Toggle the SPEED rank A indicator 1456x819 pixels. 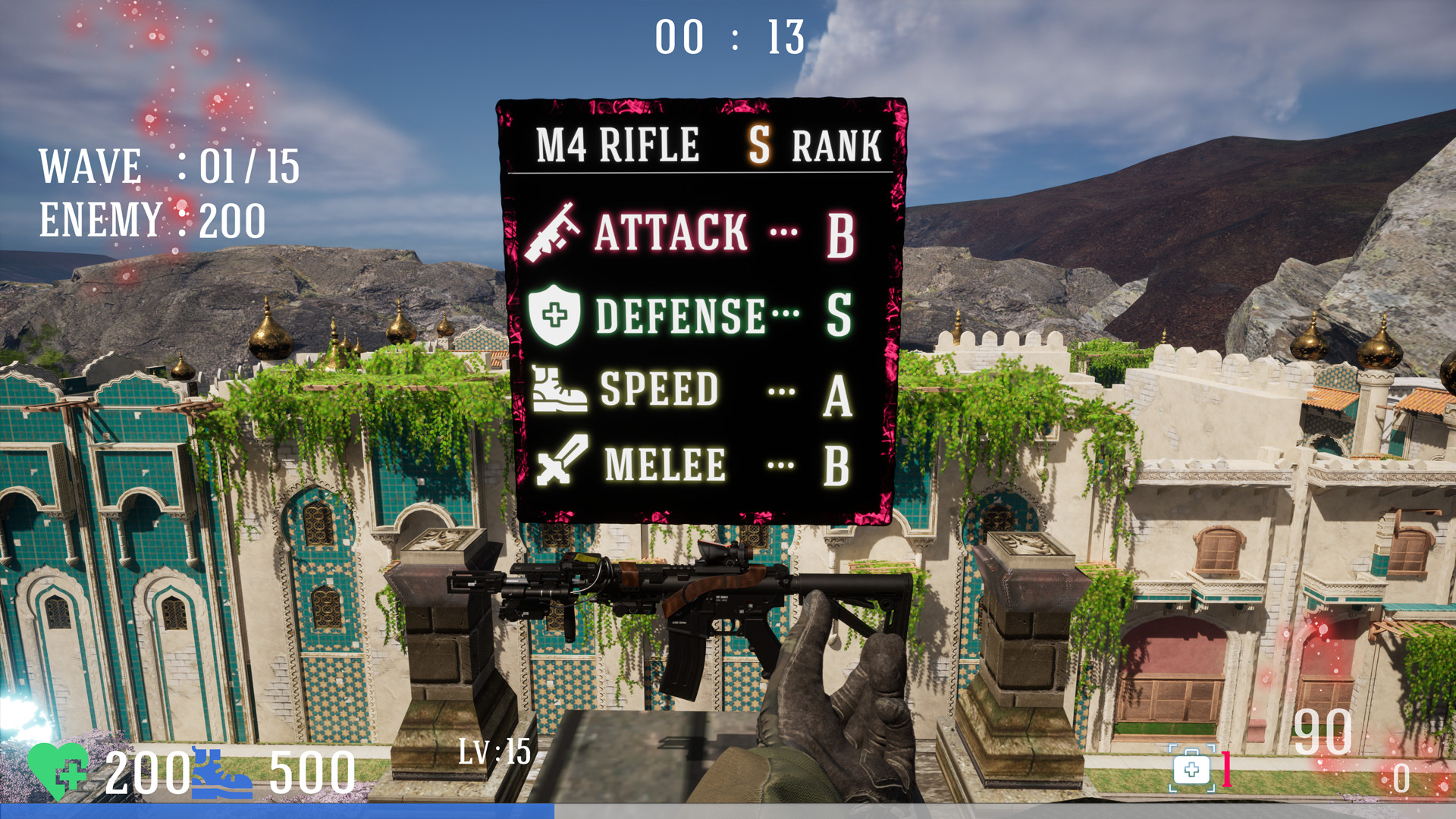837,393
